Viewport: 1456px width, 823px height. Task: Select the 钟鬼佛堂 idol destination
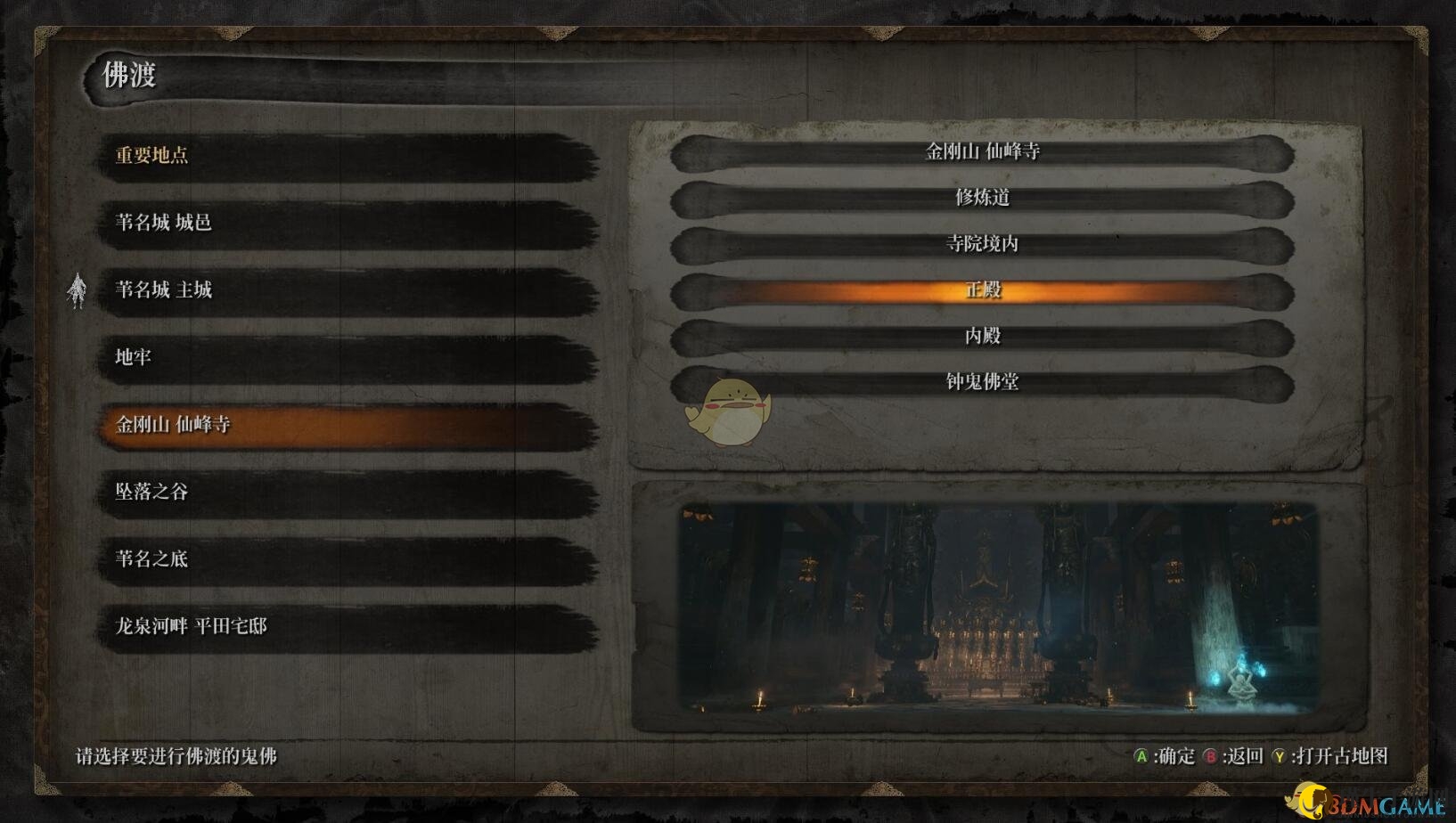click(x=982, y=382)
